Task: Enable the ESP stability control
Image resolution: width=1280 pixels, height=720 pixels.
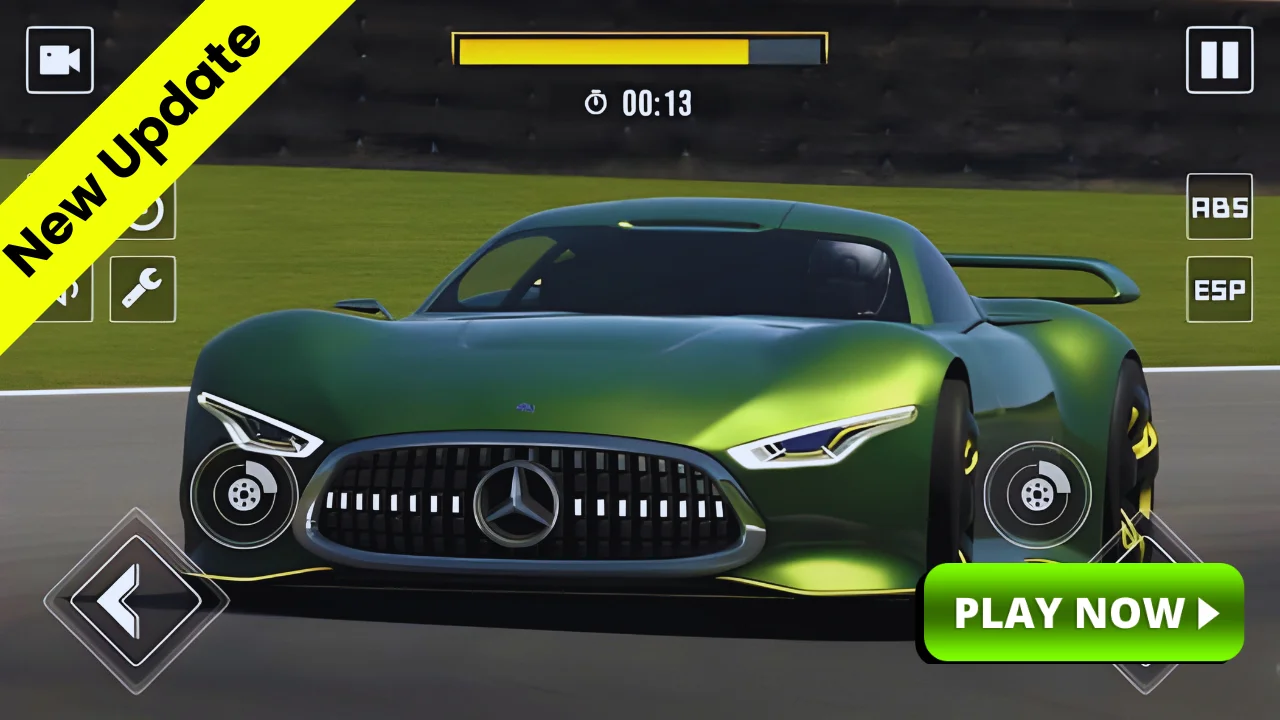Action: click(1218, 290)
